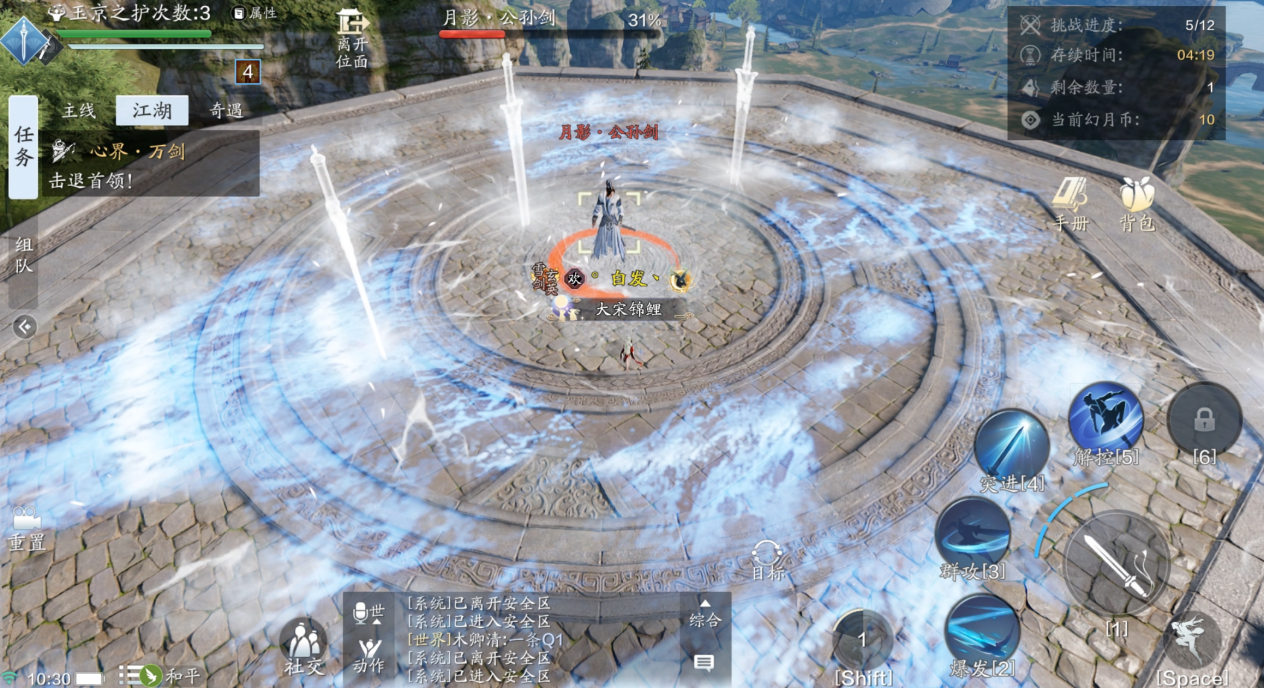Cast the 群攻 area attack skill
The height and width of the screenshot is (688, 1264).
(x=972, y=535)
